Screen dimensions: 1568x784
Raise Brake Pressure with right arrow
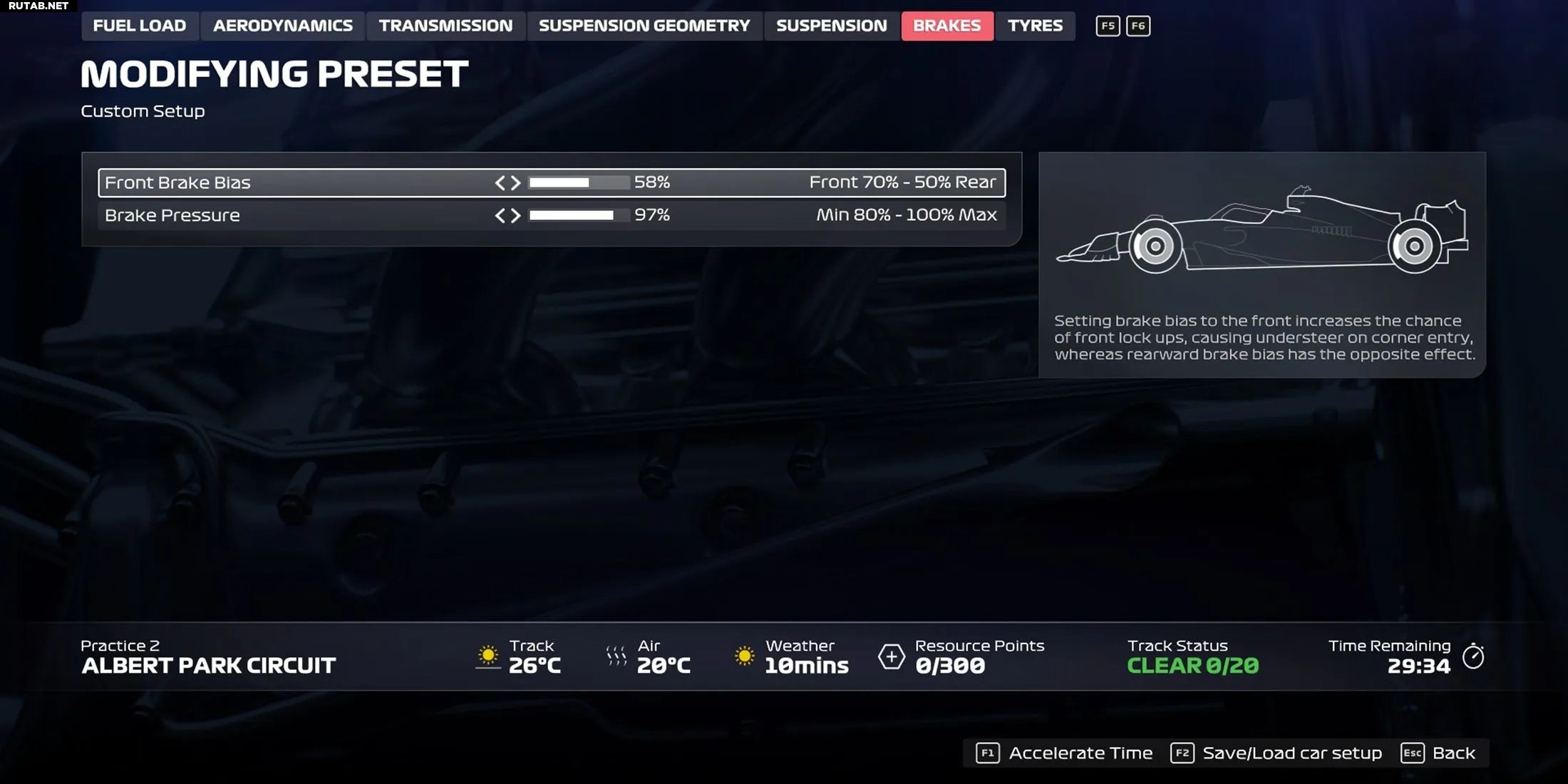pyautogui.click(x=516, y=215)
